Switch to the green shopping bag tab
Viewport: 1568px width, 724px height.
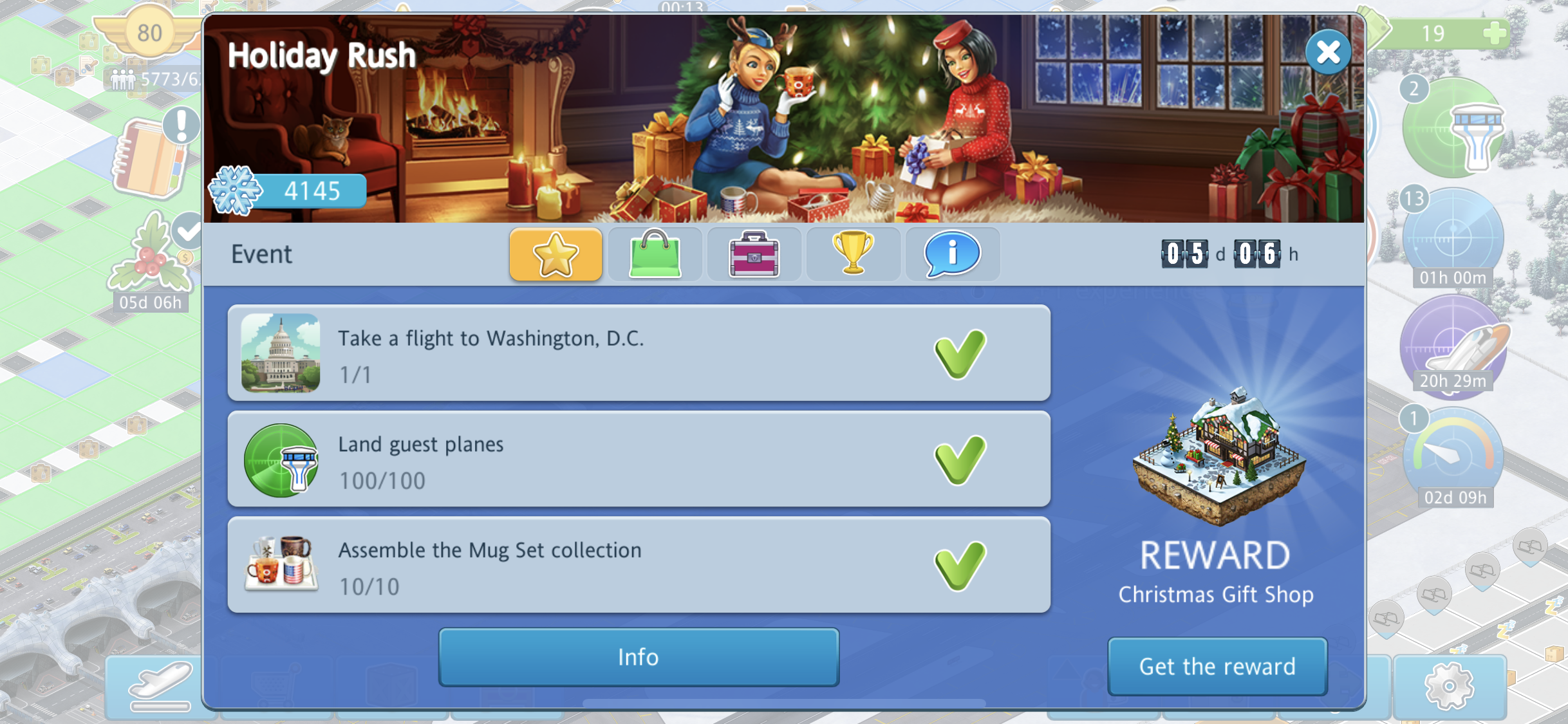click(x=655, y=254)
